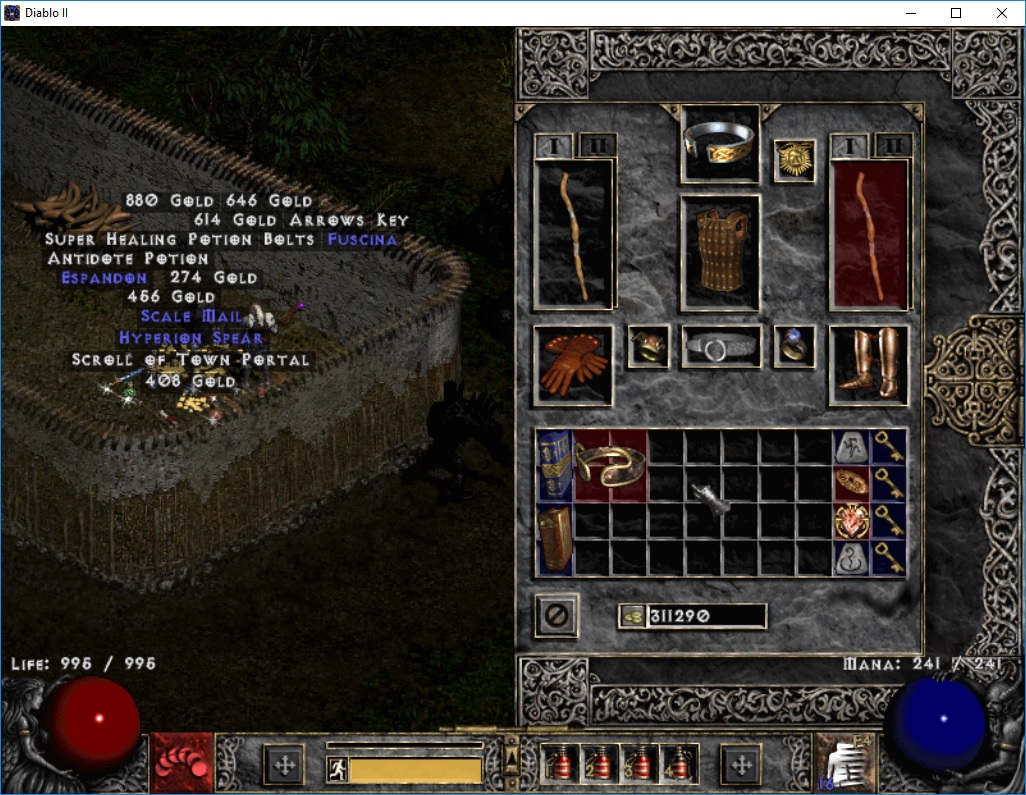Image resolution: width=1026 pixels, height=795 pixels.
Task: Click the gold coins button beside 311290
Action: click(632, 616)
